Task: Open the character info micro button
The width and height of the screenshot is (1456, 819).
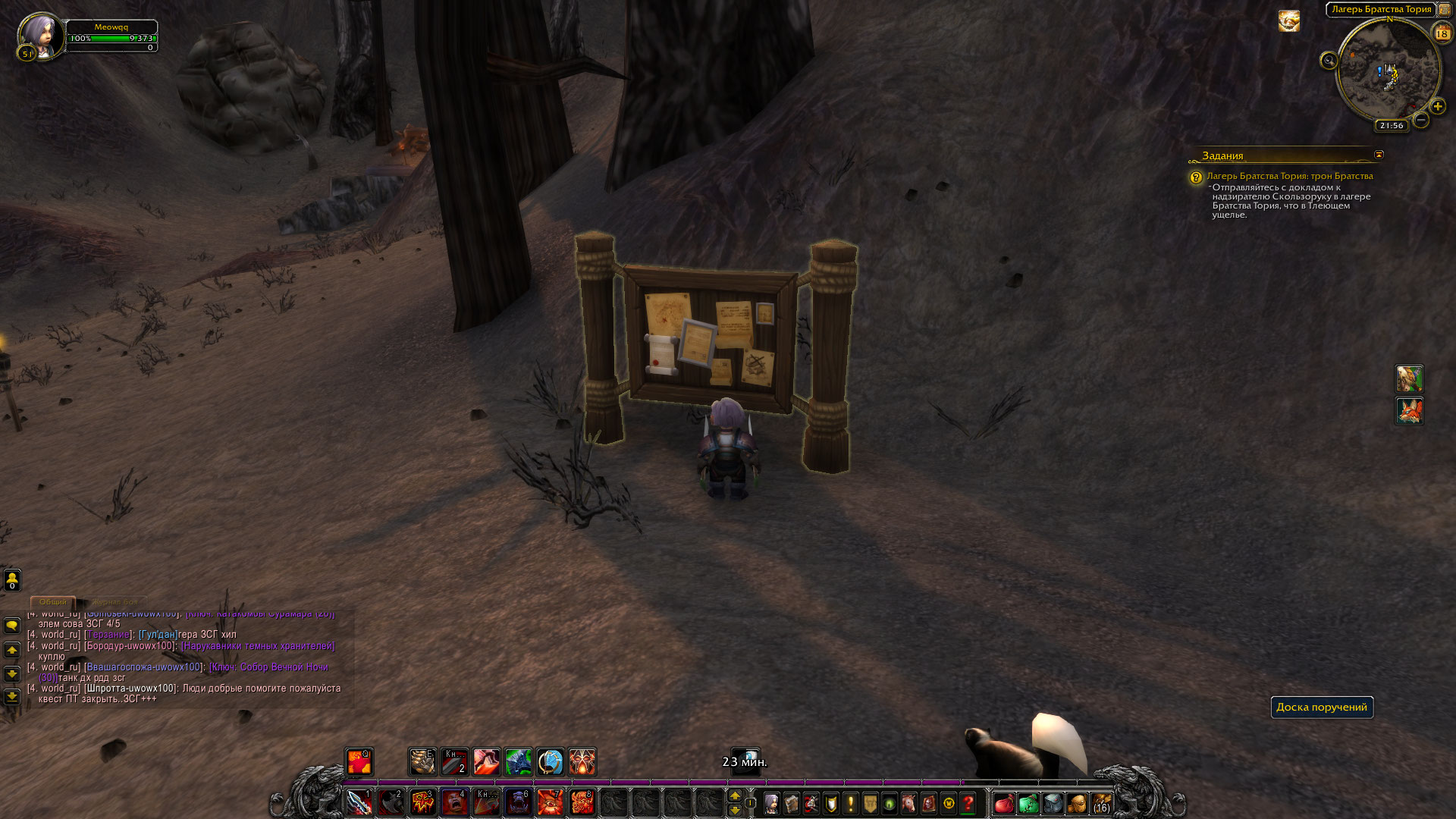Action: 771,803
